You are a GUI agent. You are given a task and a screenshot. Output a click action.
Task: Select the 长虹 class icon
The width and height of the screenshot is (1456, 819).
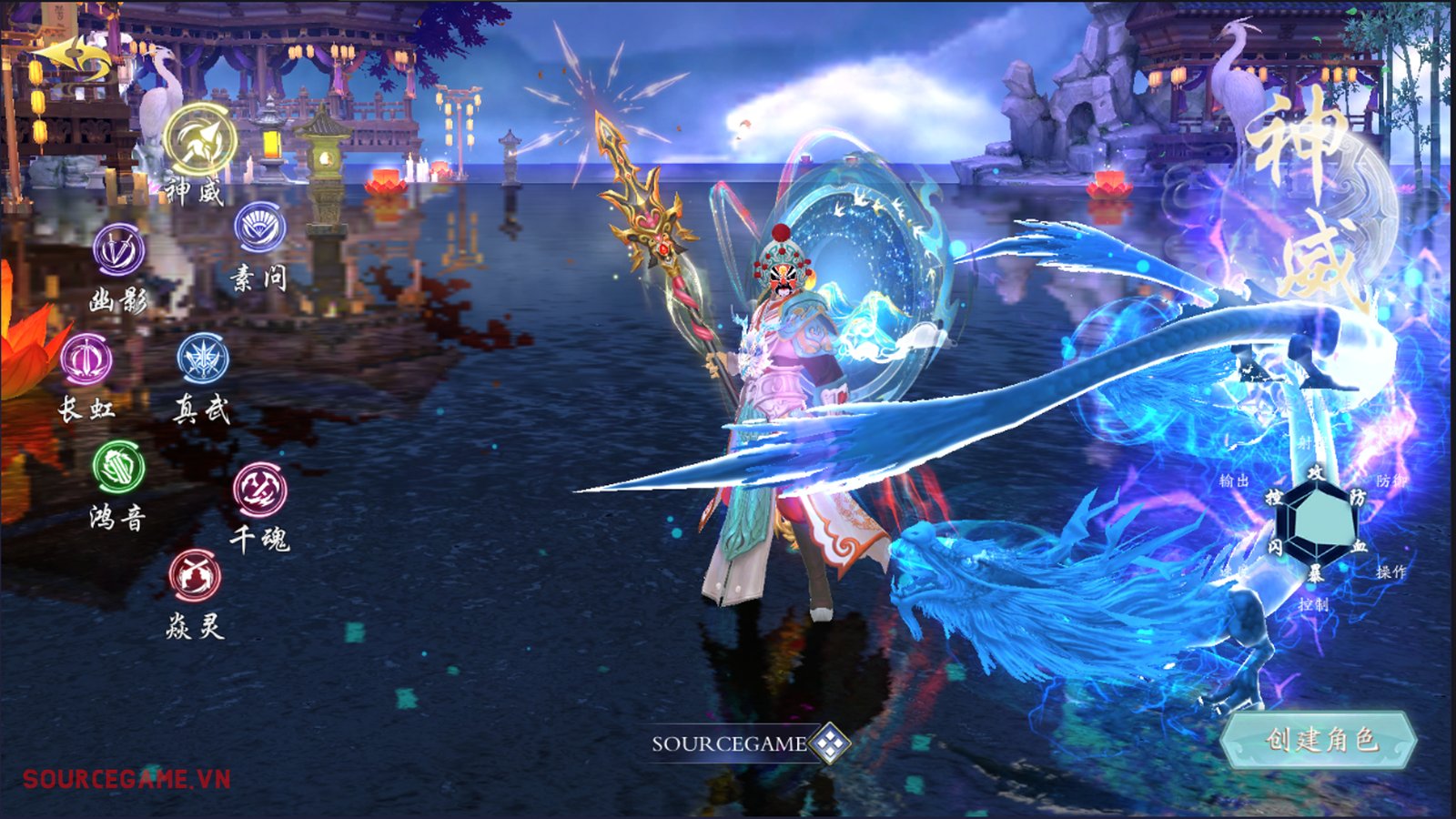87,359
